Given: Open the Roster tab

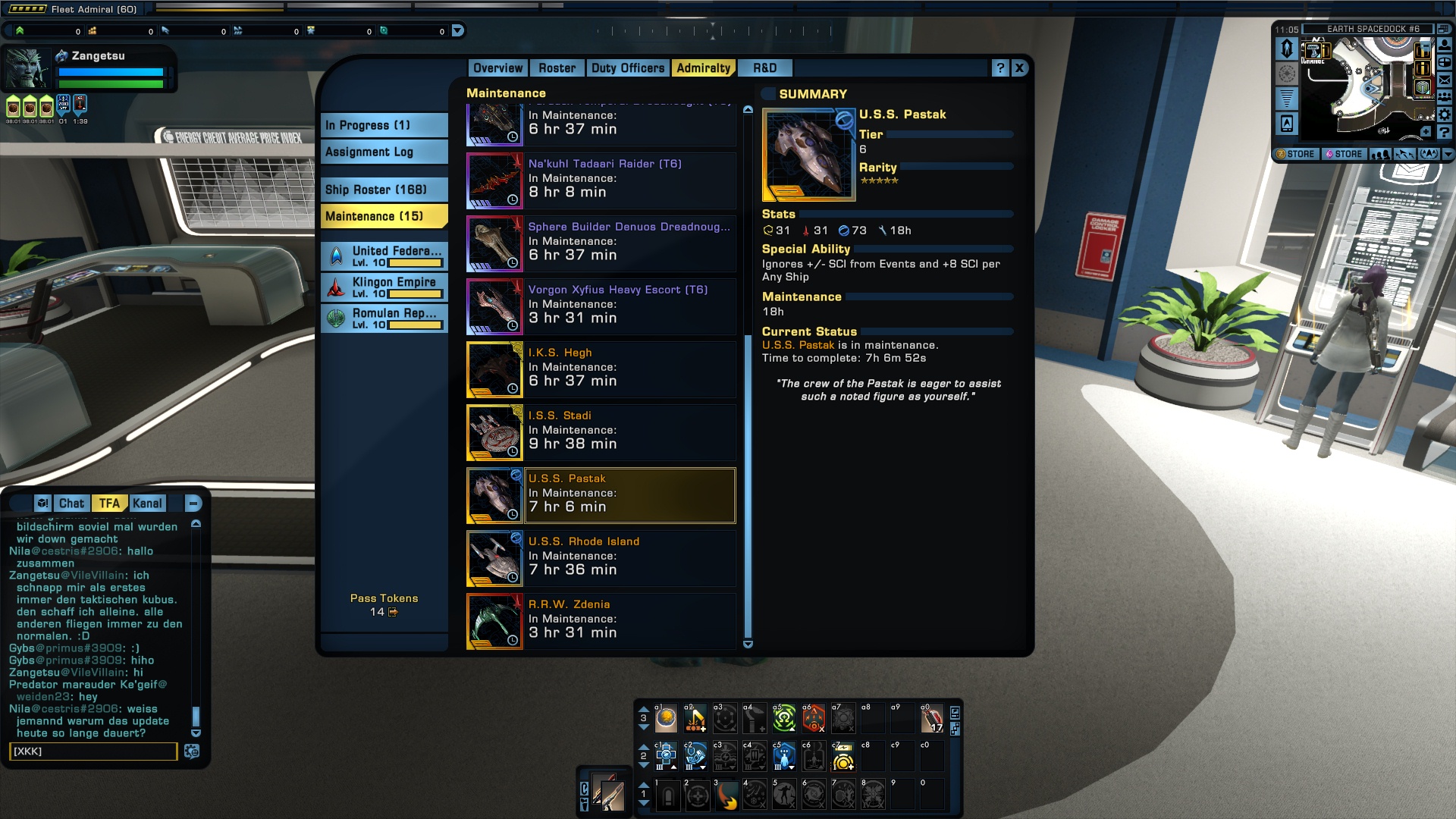Looking at the screenshot, I should [557, 68].
